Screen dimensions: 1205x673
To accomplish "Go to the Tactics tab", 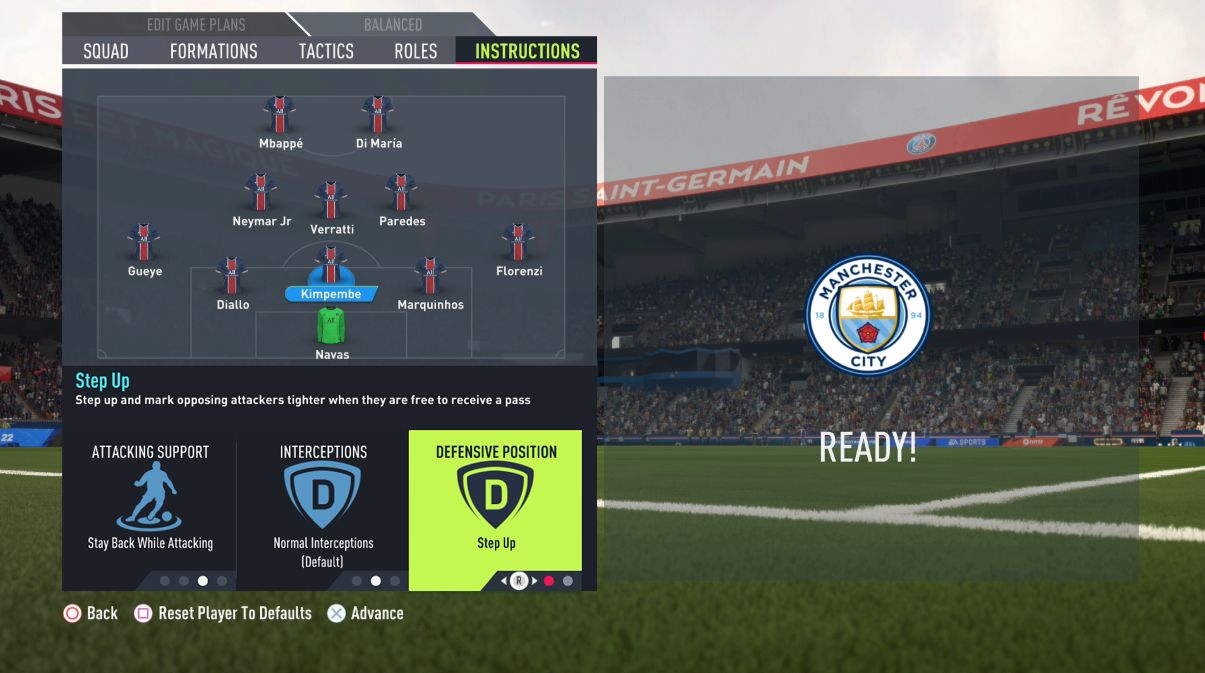I will pos(326,51).
